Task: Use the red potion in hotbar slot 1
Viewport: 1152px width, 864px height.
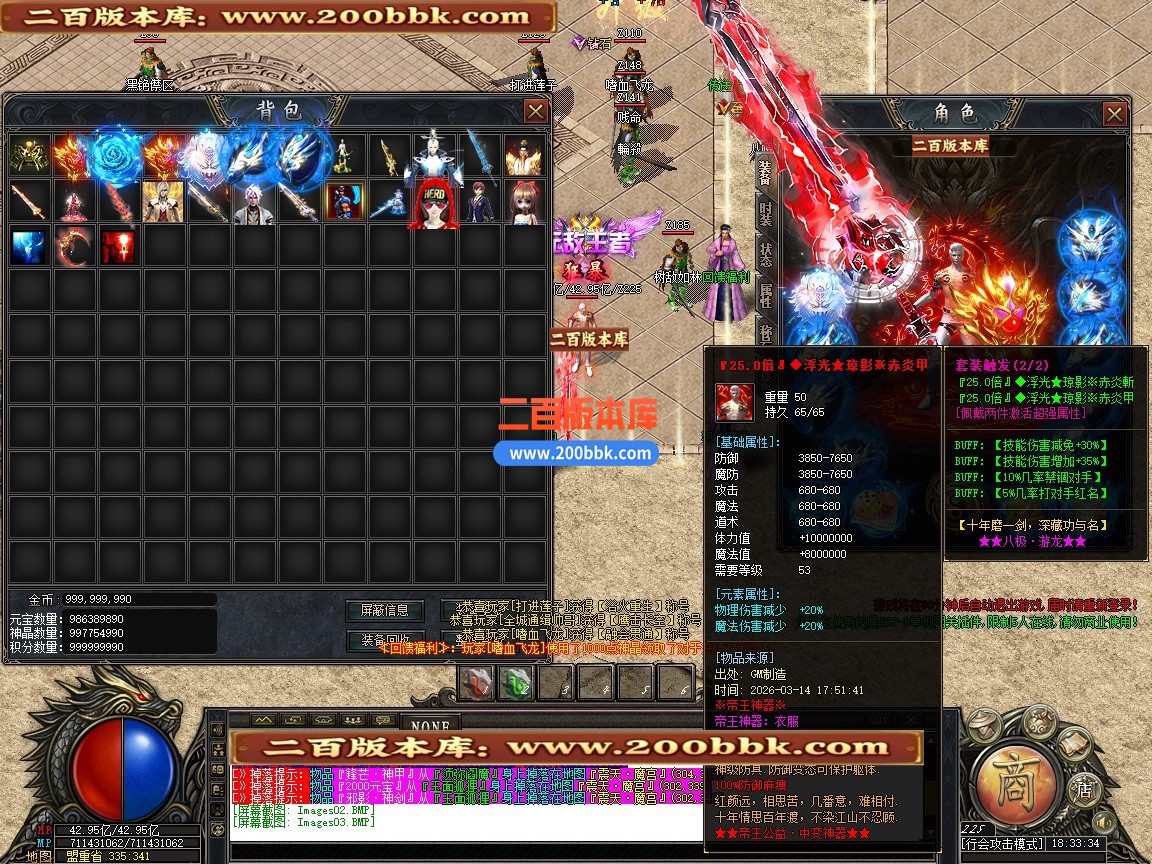Action: [x=477, y=683]
